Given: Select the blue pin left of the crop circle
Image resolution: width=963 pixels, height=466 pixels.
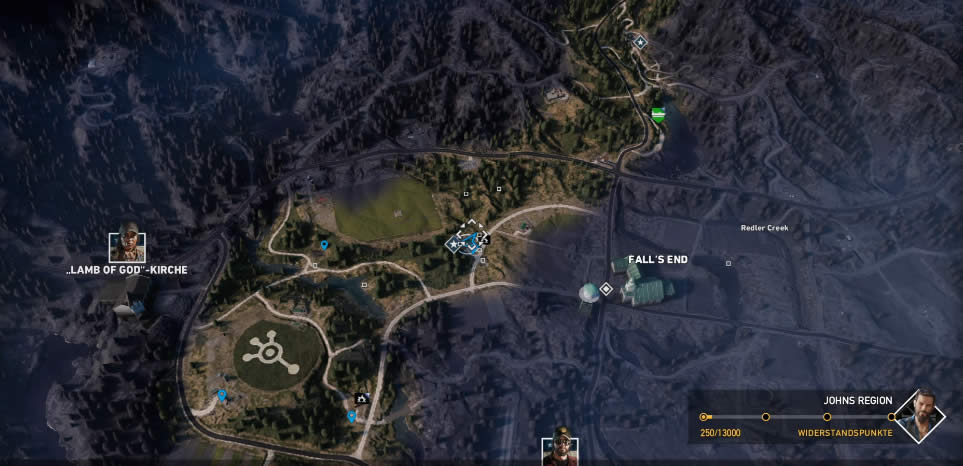Looking at the screenshot, I should (x=221, y=396).
